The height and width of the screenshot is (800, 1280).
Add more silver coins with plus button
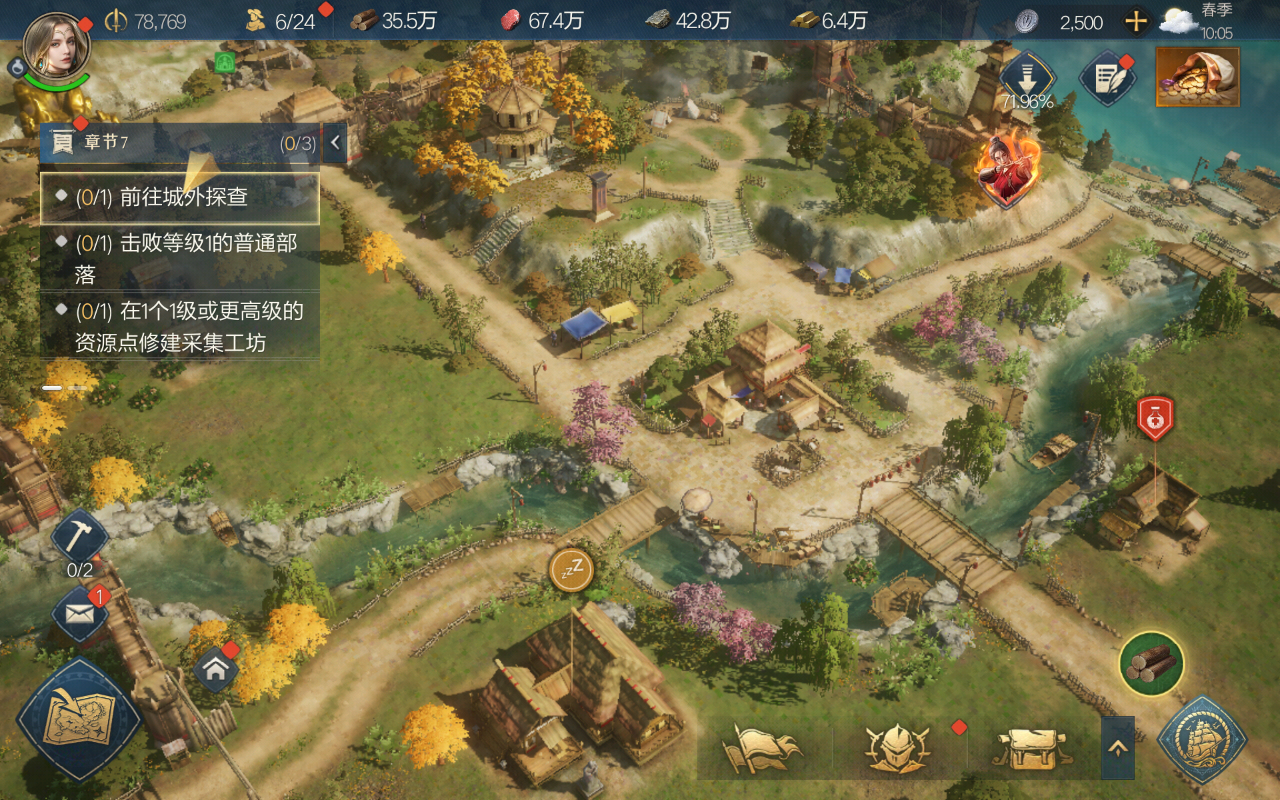coord(1136,21)
